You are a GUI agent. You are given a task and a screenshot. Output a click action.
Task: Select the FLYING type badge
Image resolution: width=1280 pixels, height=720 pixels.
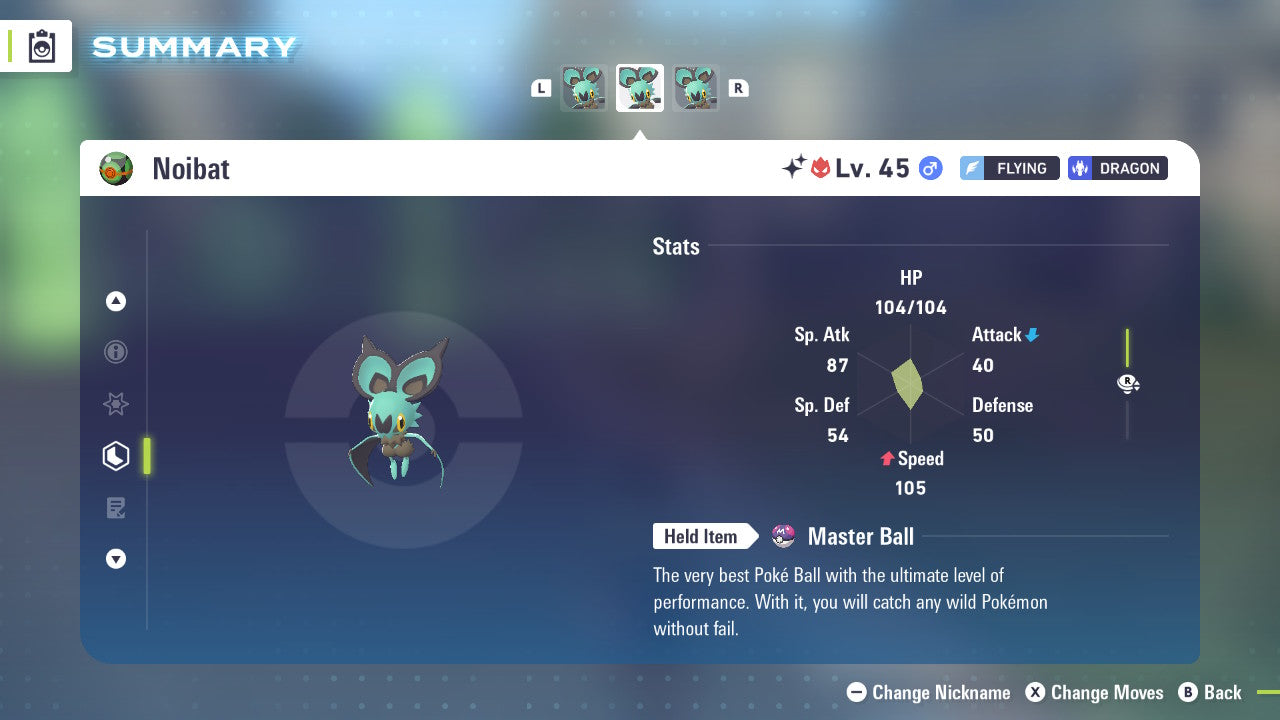(x=1009, y=168)
